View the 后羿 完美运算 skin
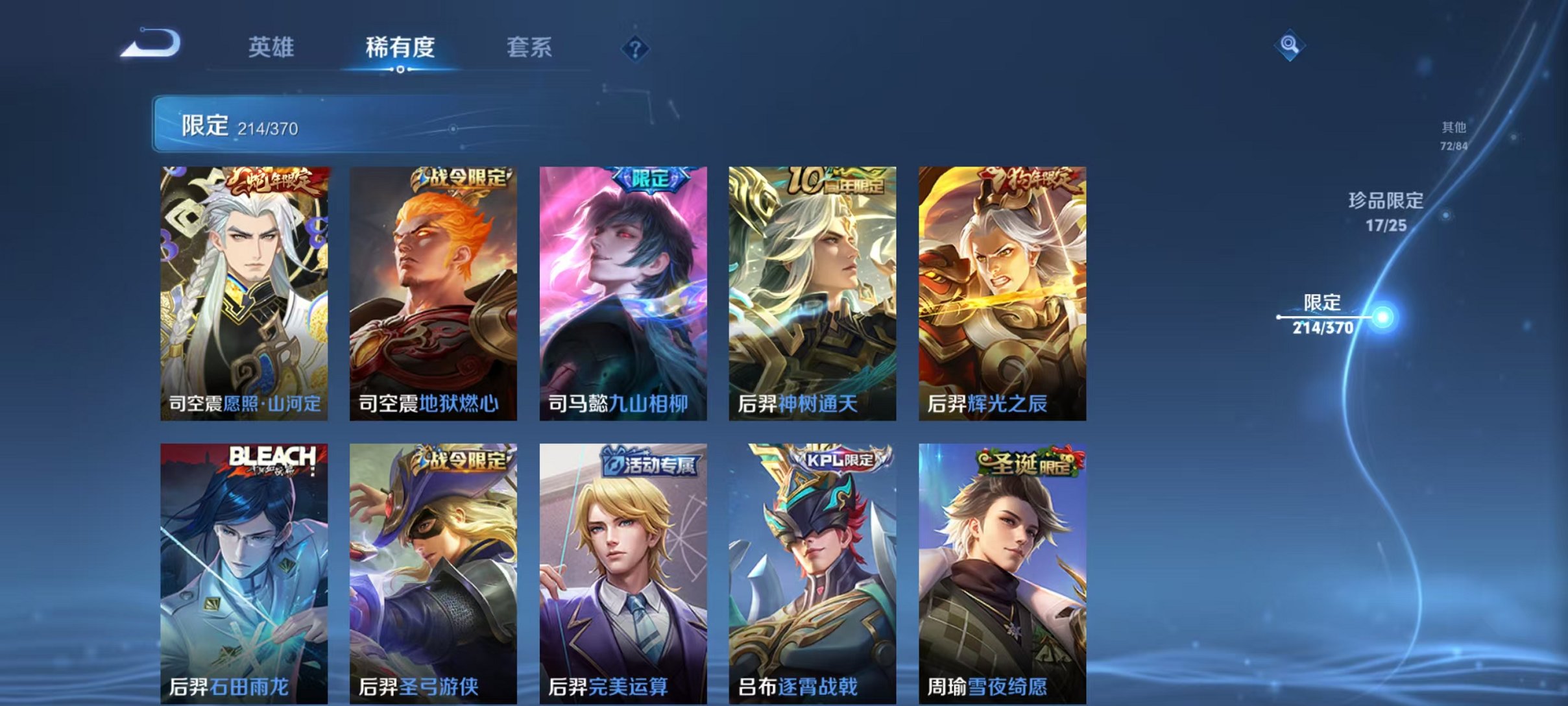The image size is (1568, 706). pyautogui.click(x=623, y=571)
